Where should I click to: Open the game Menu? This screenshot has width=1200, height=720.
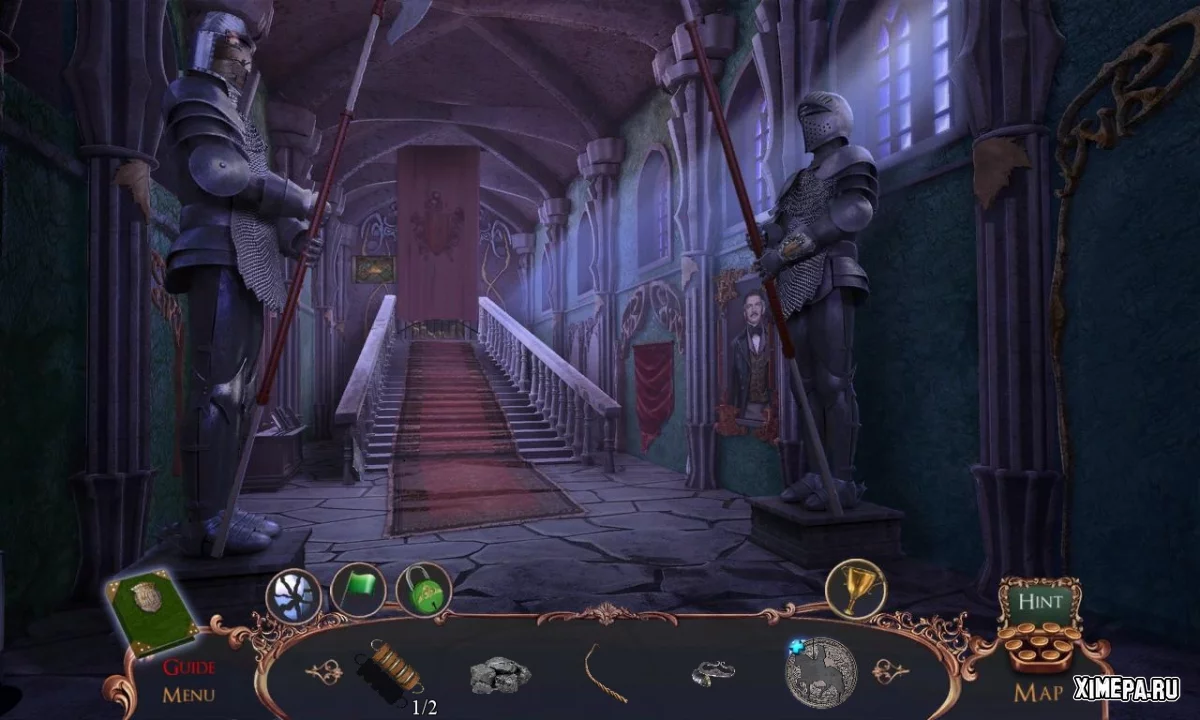click(189, 693)
